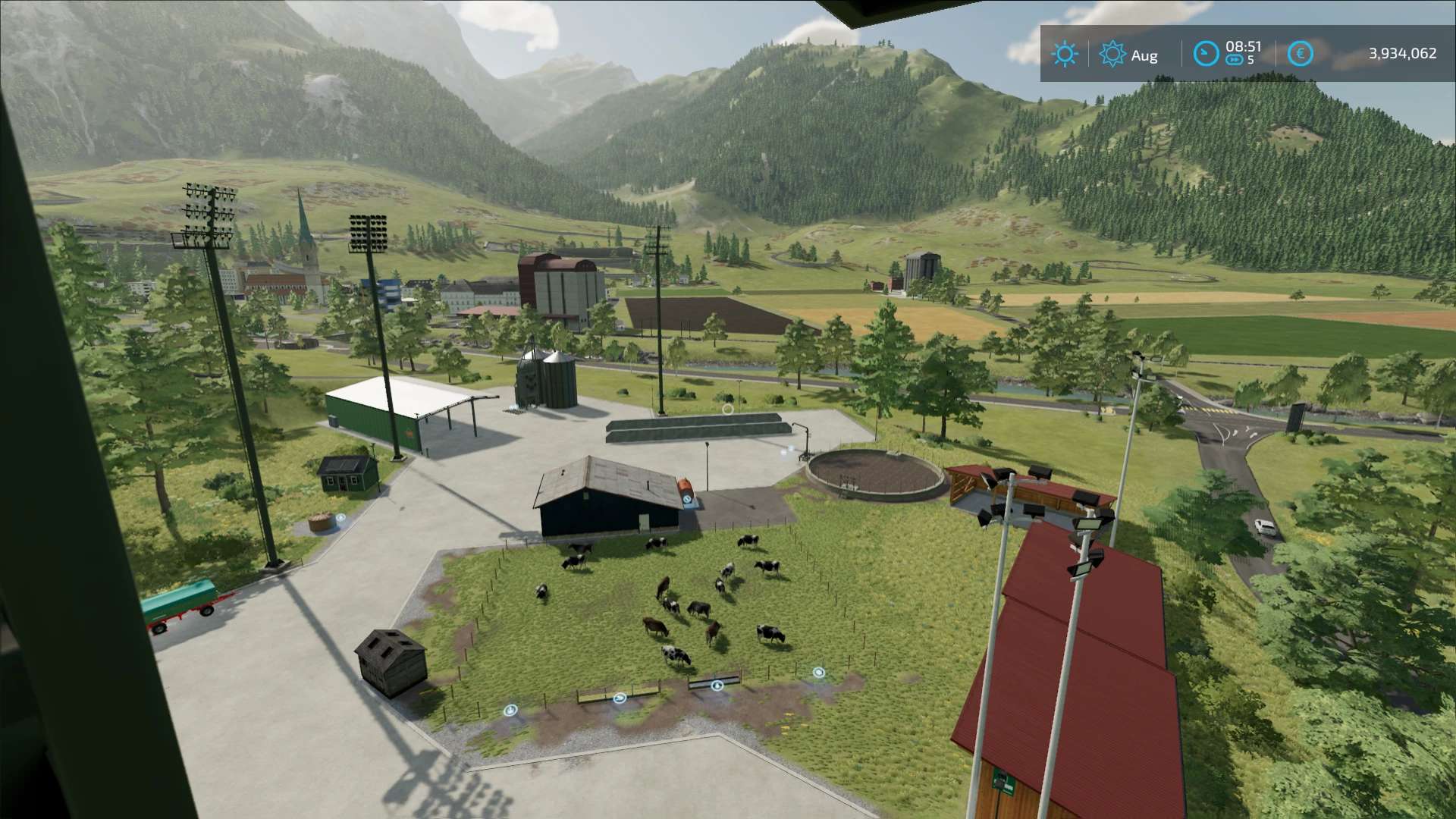Screen dimensions: 1456x819
Task: Select the August season indicator icon
Action: pos(1112,54)
